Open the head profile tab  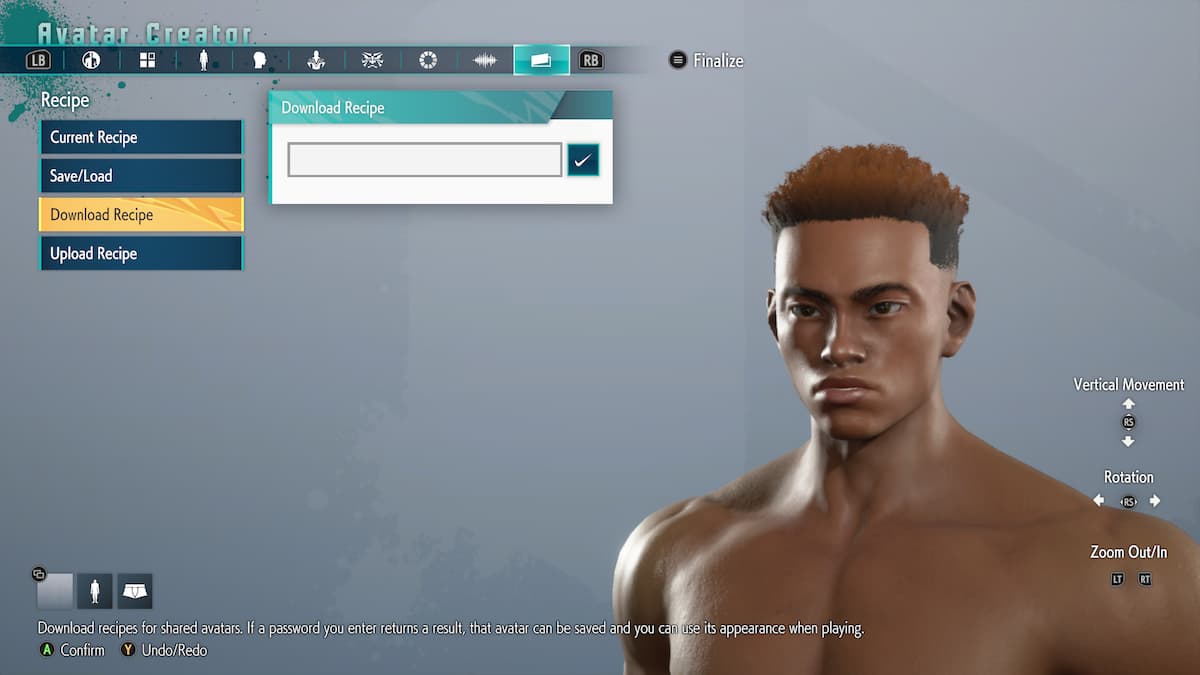coord(260,61)
